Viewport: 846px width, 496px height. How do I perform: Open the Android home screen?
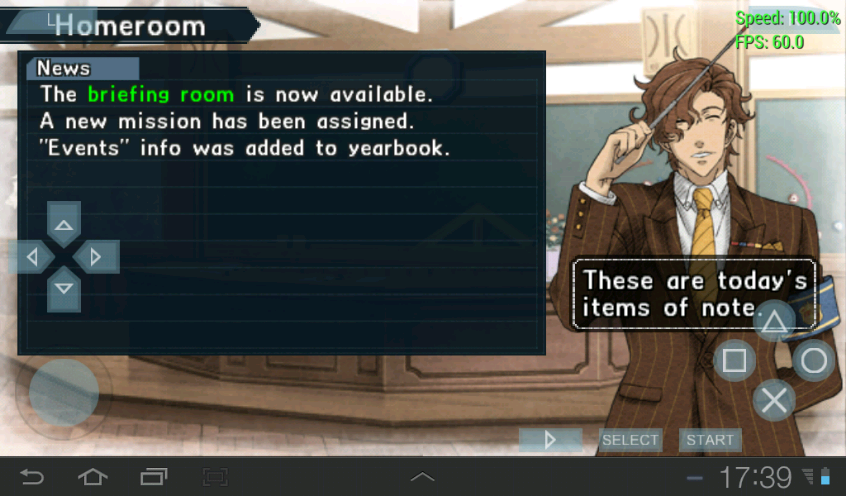(93, 477)
